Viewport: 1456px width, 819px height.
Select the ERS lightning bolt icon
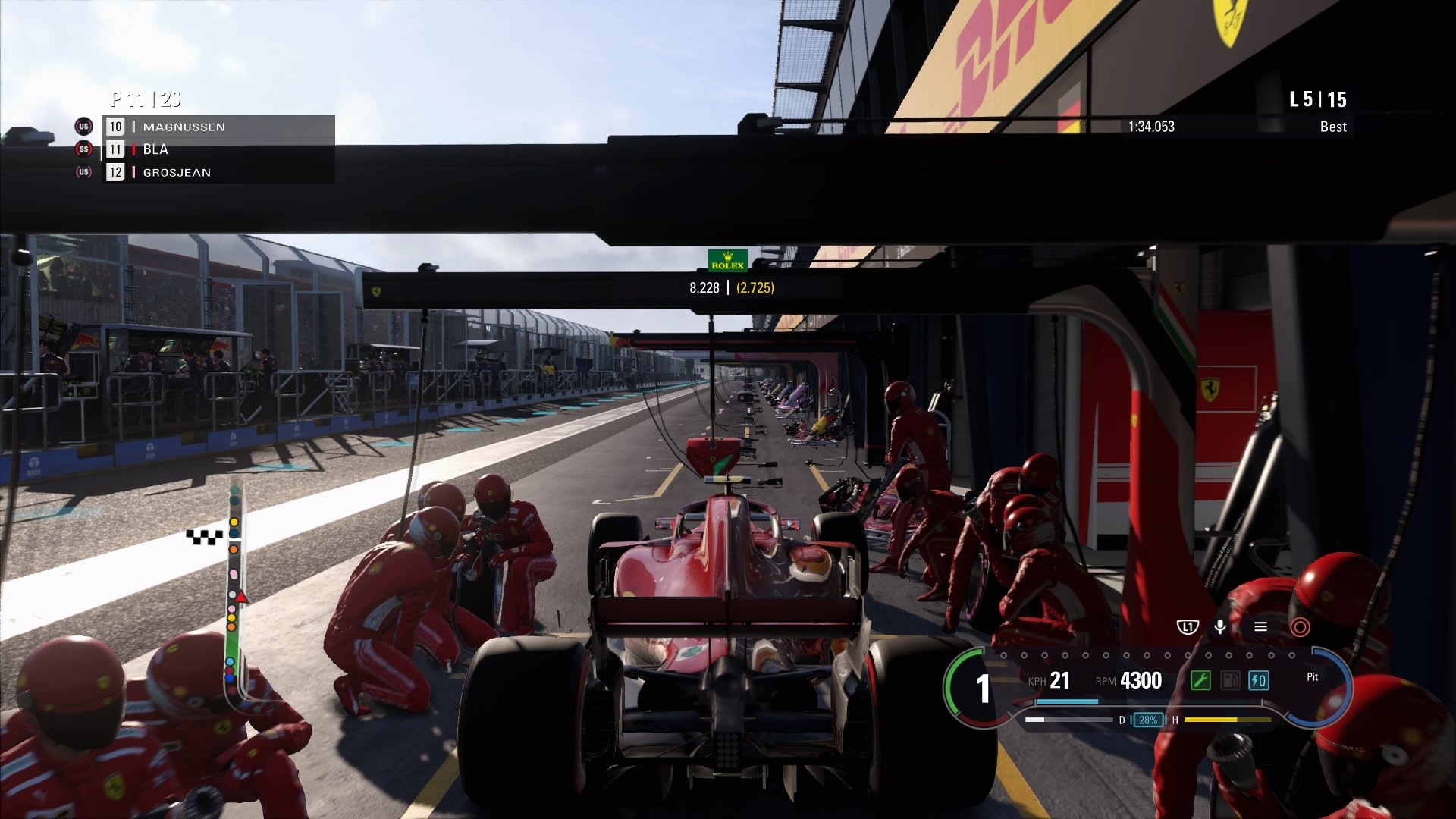click(x=1258, y=682)
